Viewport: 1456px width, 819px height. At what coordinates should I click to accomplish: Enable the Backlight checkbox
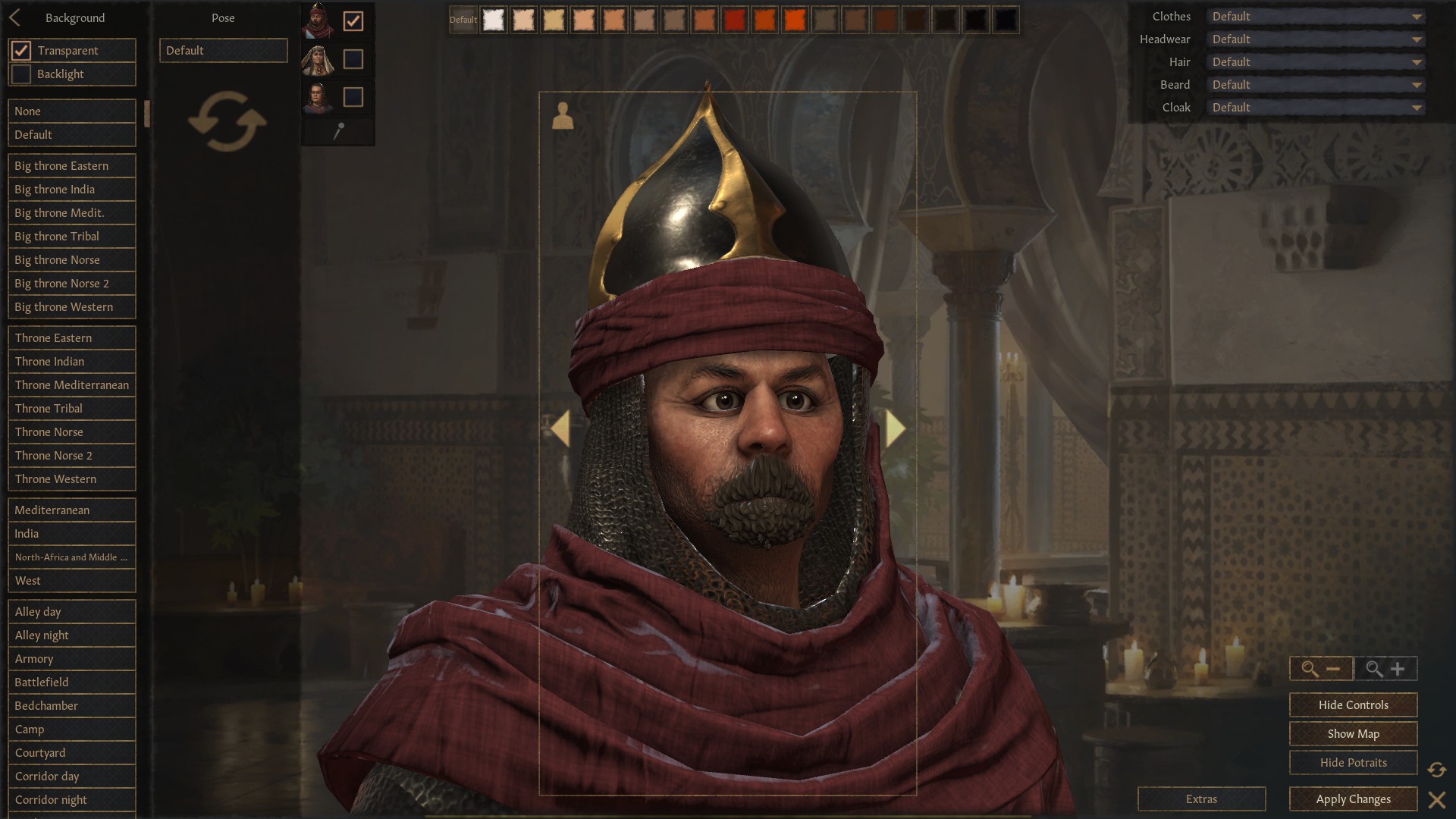coord(21,74)
